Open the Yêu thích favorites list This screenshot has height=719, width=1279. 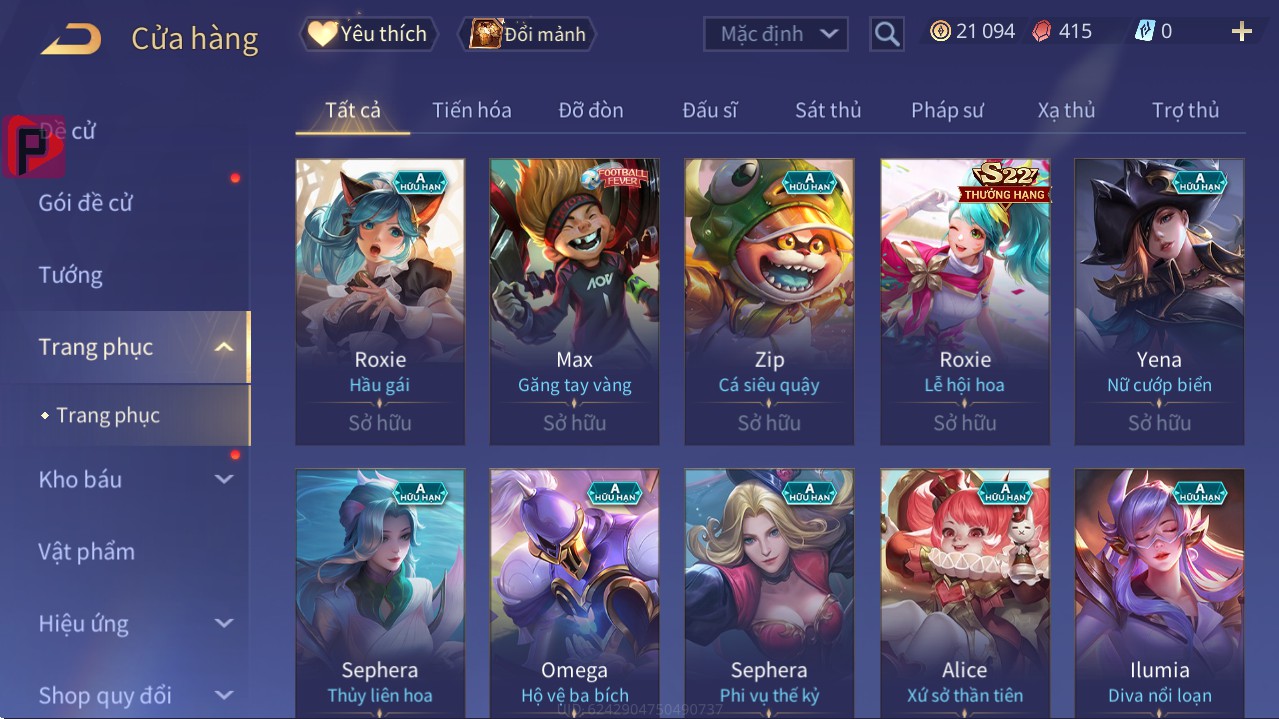tap(367, 34)
